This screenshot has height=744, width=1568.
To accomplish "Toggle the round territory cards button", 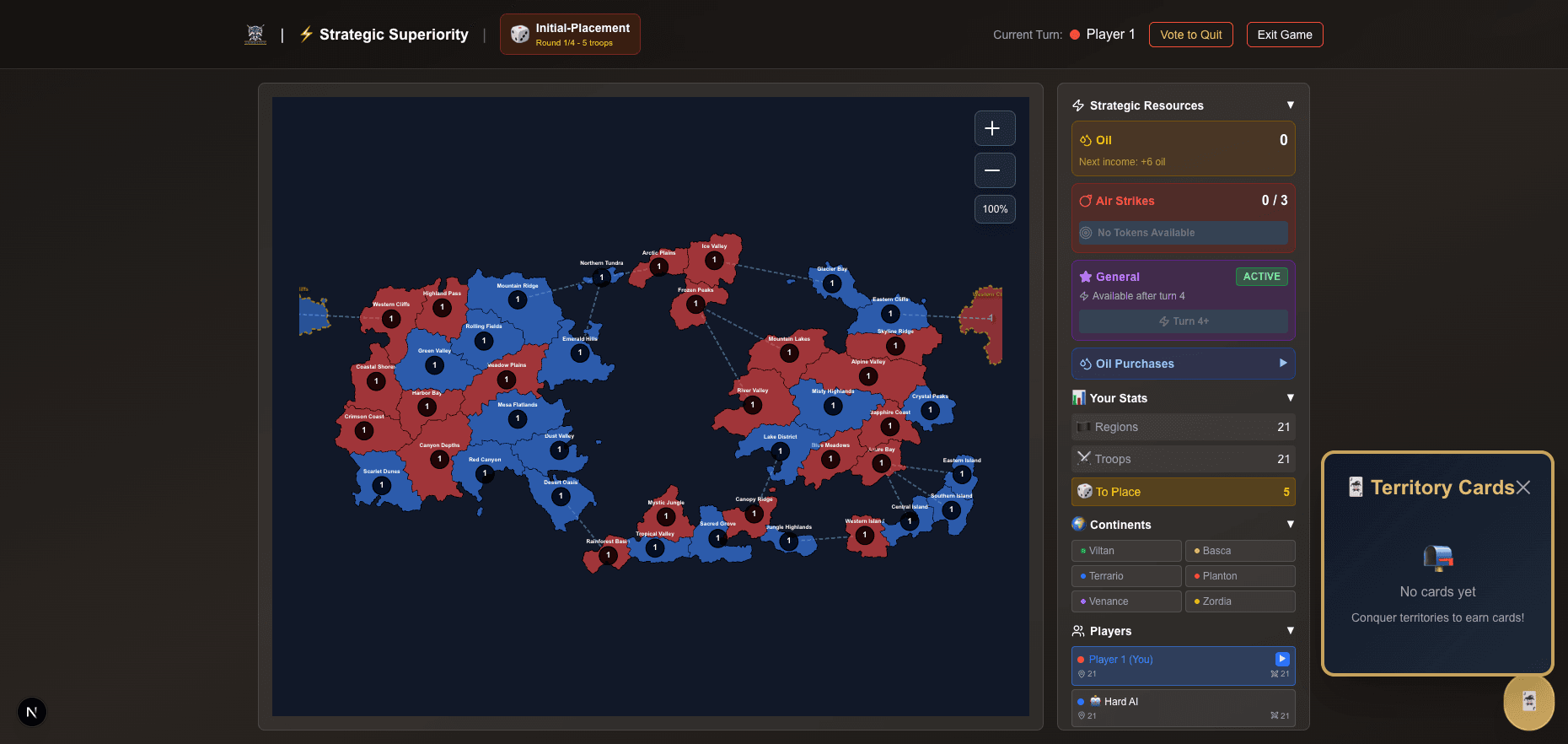I will (1528, 702).
